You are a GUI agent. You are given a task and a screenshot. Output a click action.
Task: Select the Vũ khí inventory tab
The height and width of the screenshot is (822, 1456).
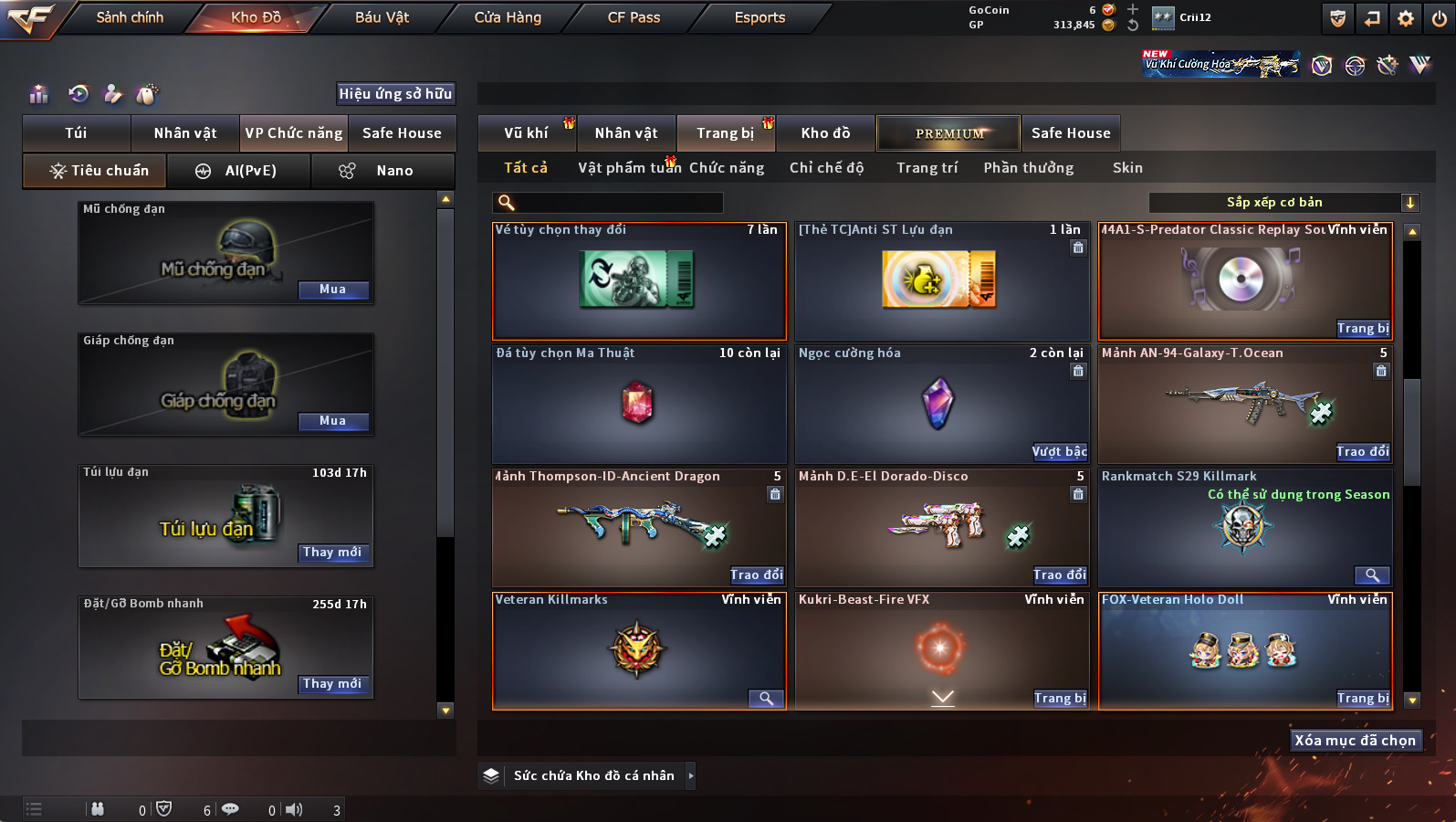tap(527, 133)
